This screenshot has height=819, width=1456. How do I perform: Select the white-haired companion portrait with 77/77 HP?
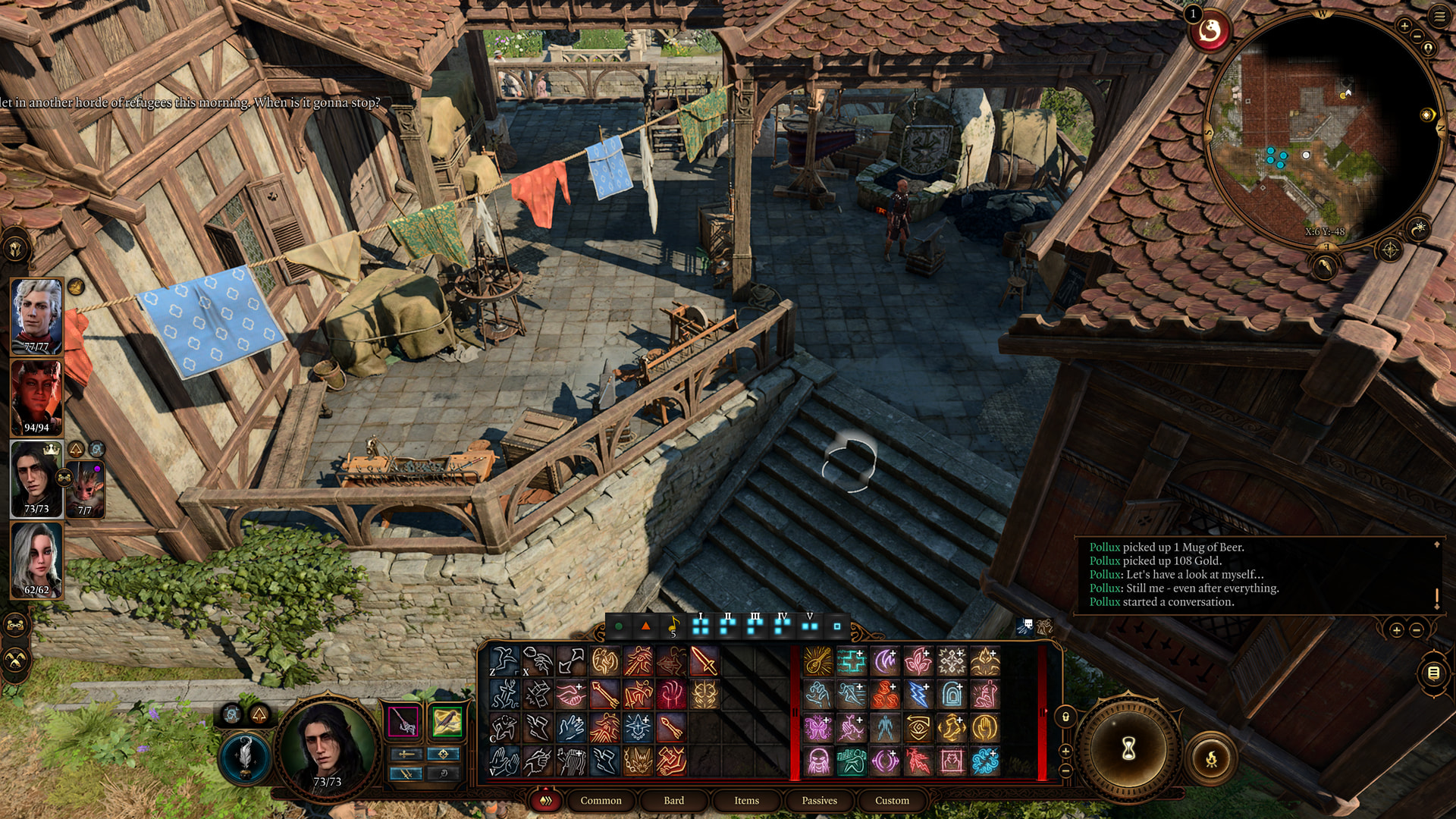pyautogui.click(x=36, y=315)
